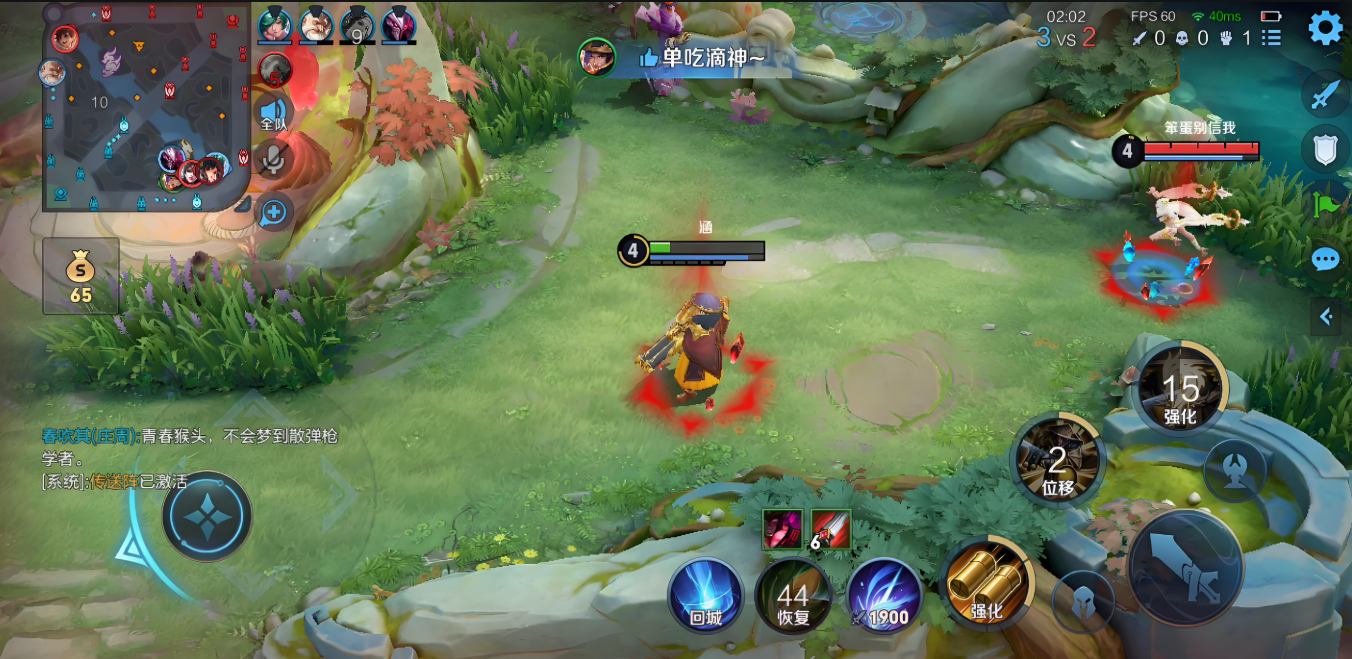The width and height of the screenshot is (1352, 659).
Task: Toggle the team voice speaker
Action: (273, 113)
